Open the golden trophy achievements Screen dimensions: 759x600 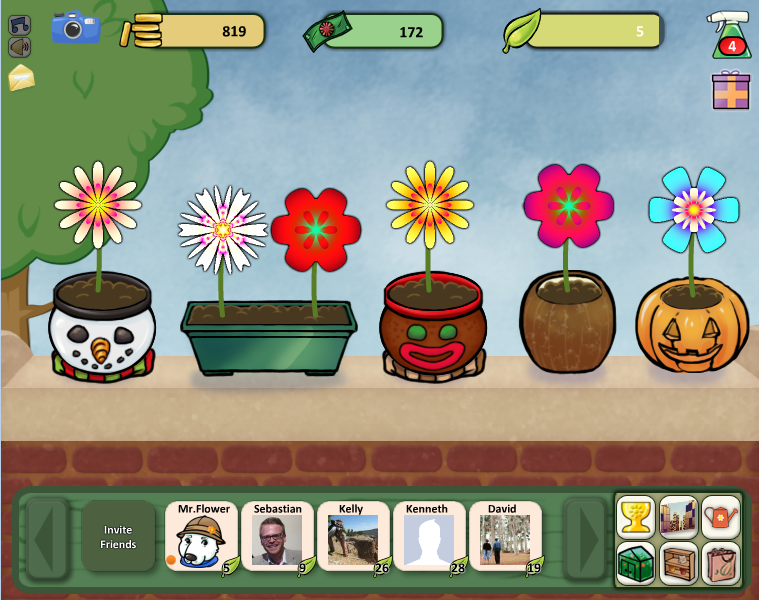(636, 516)
